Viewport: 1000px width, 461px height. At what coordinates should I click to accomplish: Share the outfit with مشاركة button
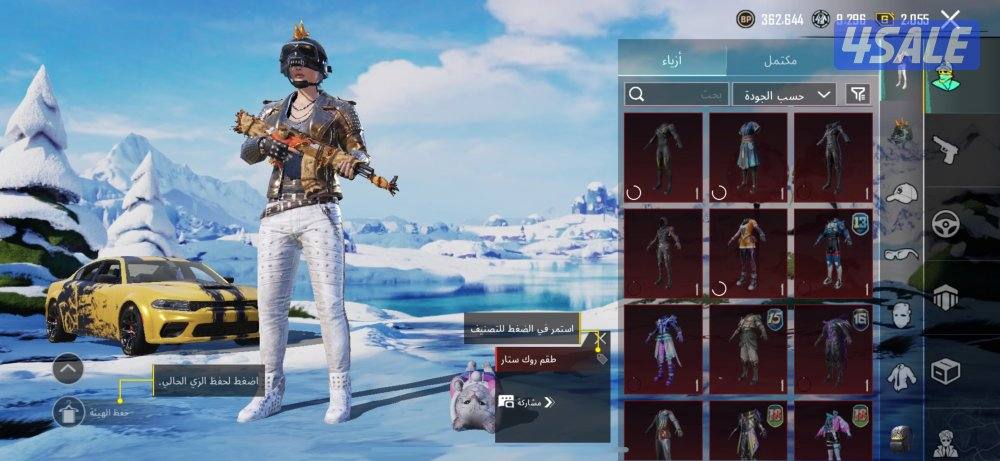pos(526,402)
